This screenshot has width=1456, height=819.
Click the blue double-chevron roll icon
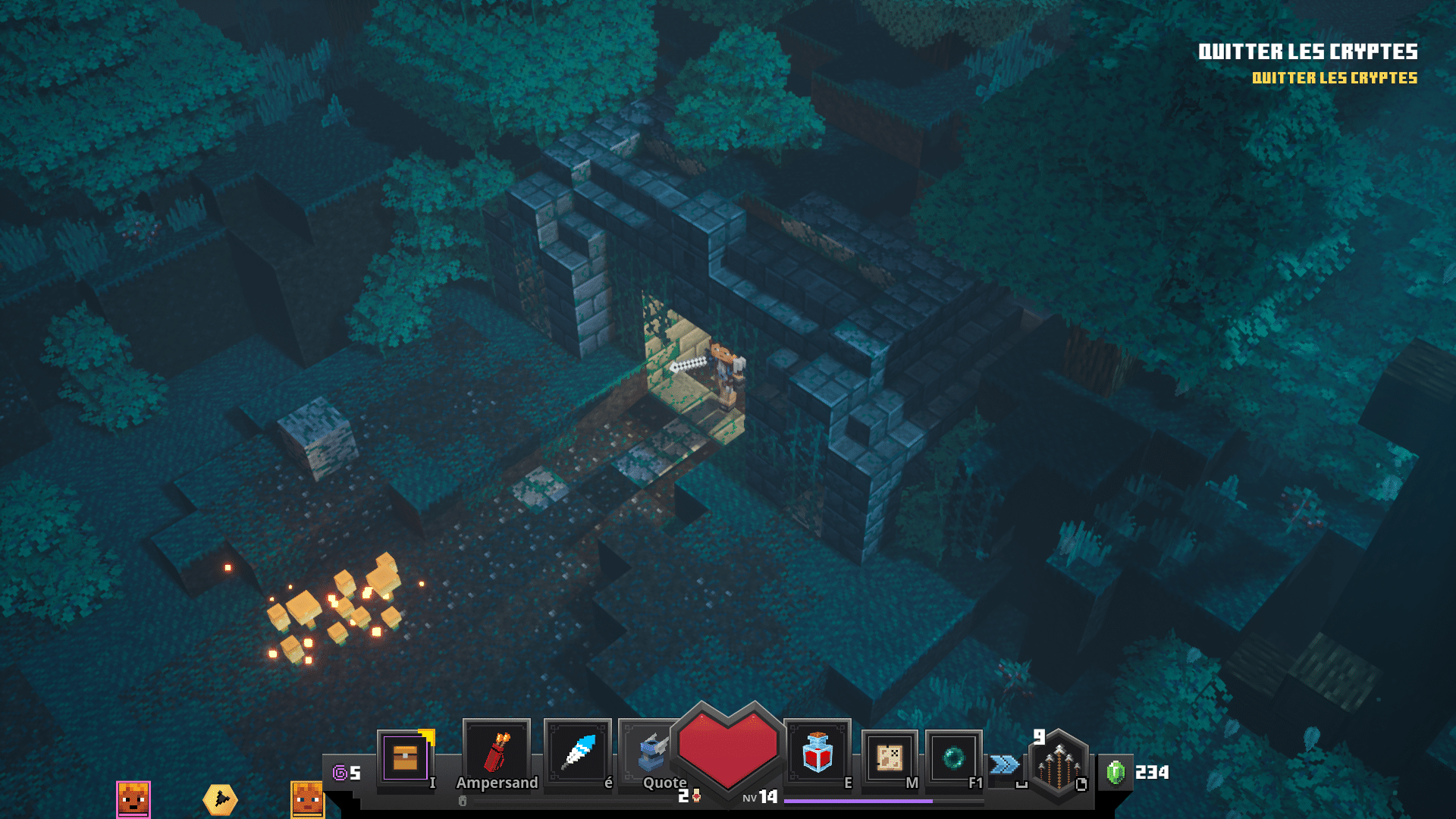click(x=1005, y=764)
